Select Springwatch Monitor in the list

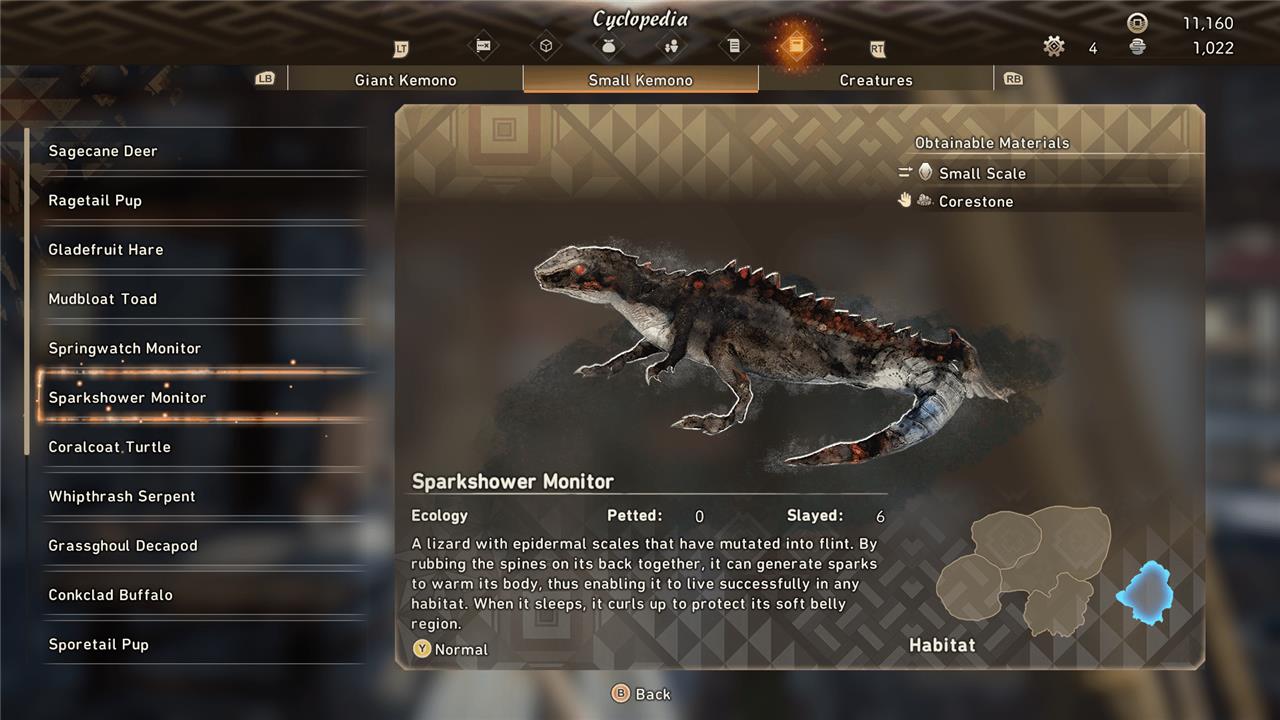click(125, 348)
